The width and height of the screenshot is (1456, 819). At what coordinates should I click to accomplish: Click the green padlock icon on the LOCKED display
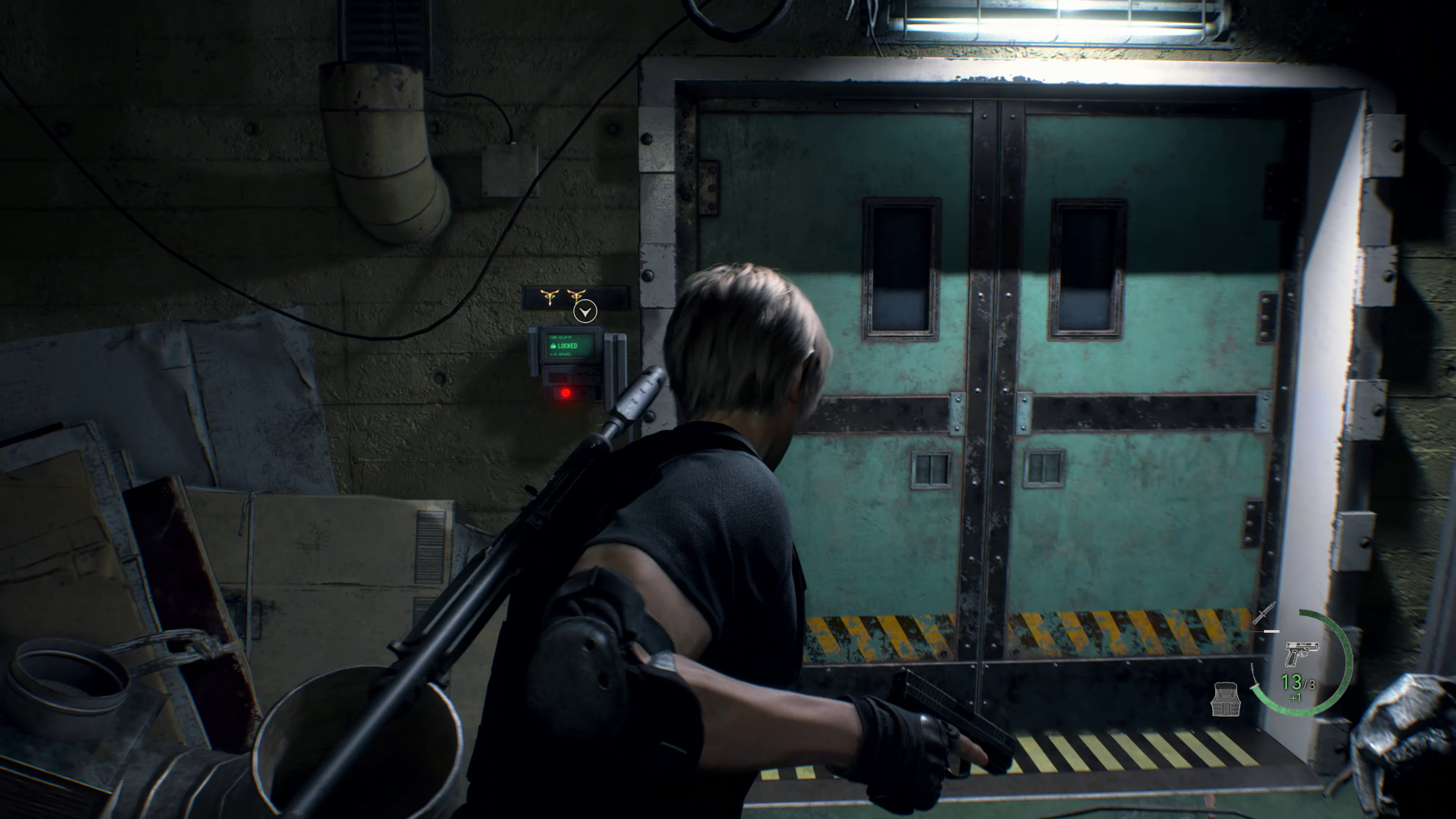(554, 346)
